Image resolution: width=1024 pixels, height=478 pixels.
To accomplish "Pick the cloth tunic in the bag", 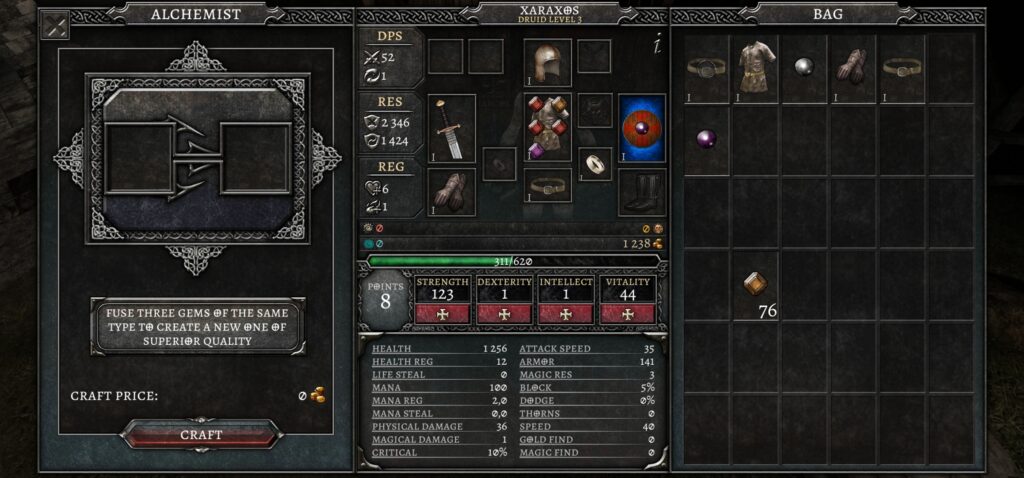I will (x=756, y=68).
